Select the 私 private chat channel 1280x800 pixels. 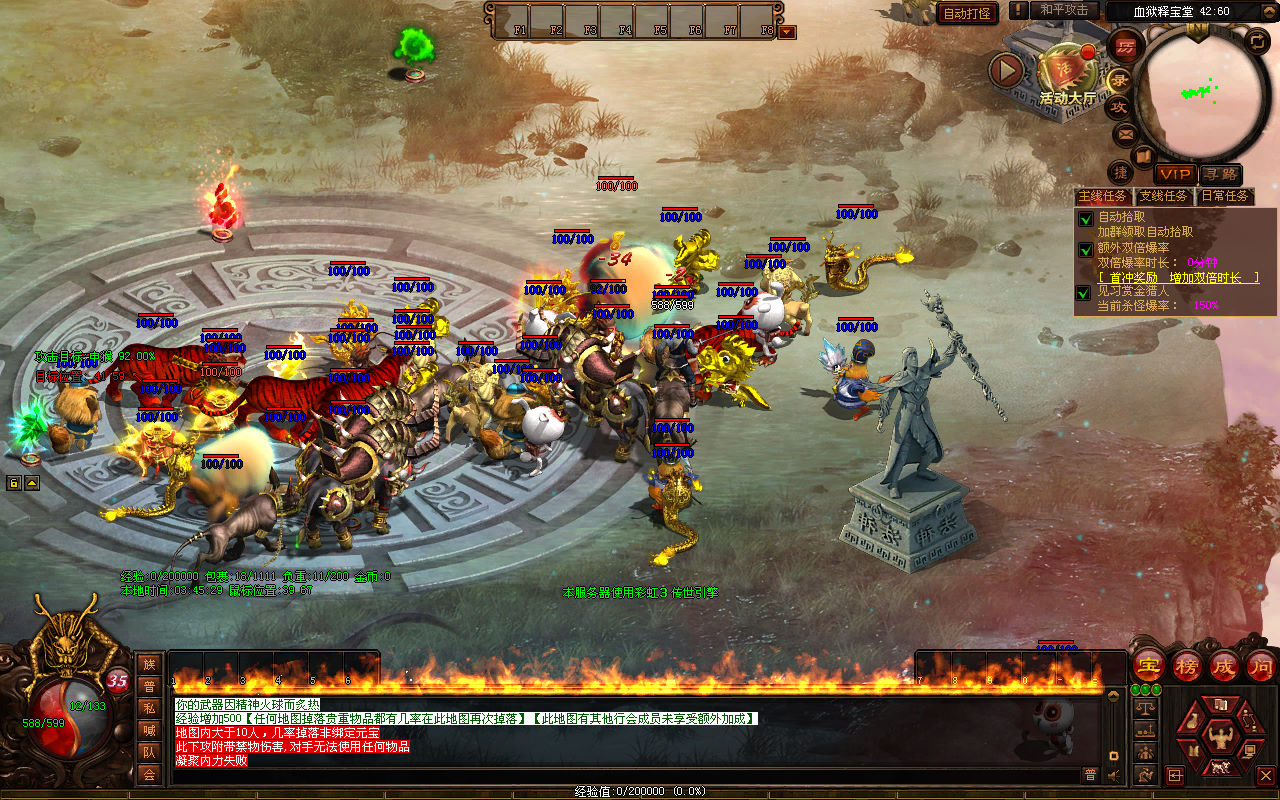(x=149, y=708)
